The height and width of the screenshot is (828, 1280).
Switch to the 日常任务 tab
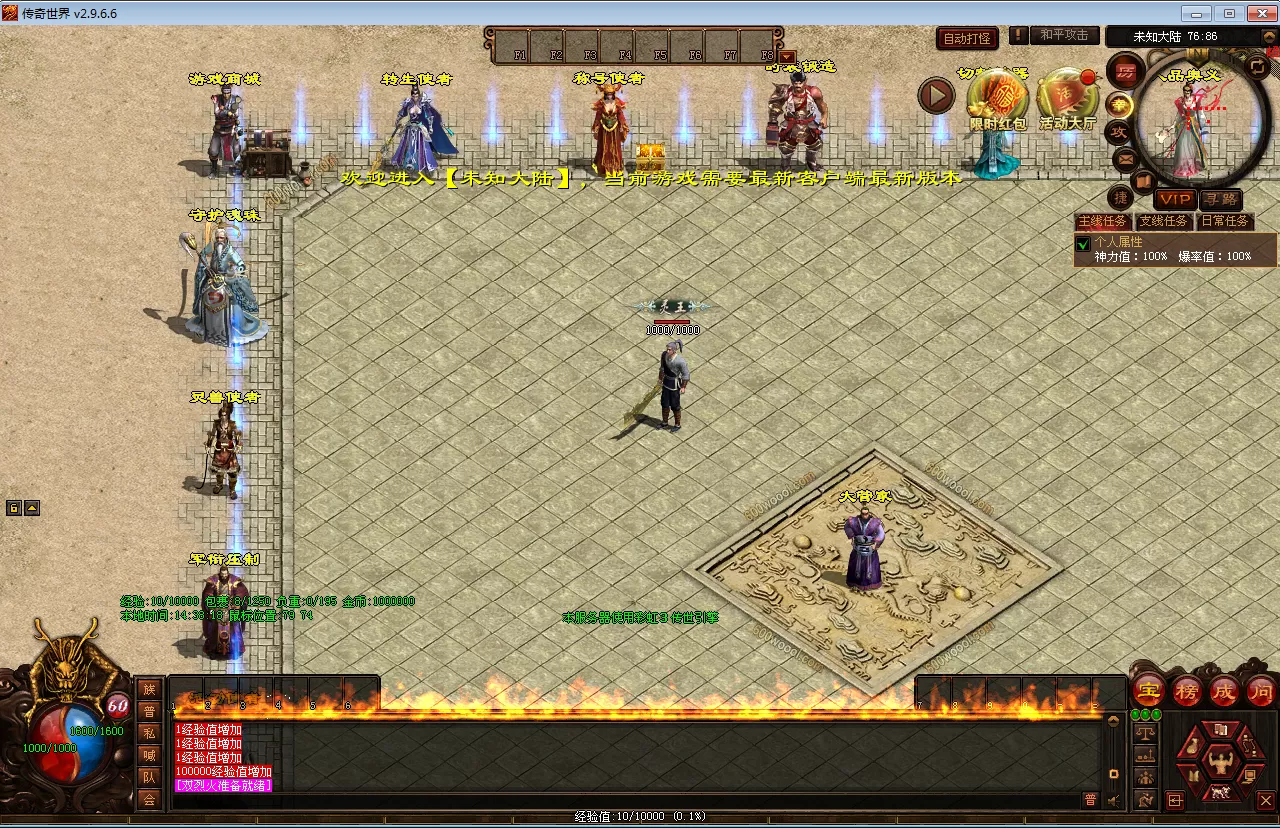click(x=1225, y=221)
